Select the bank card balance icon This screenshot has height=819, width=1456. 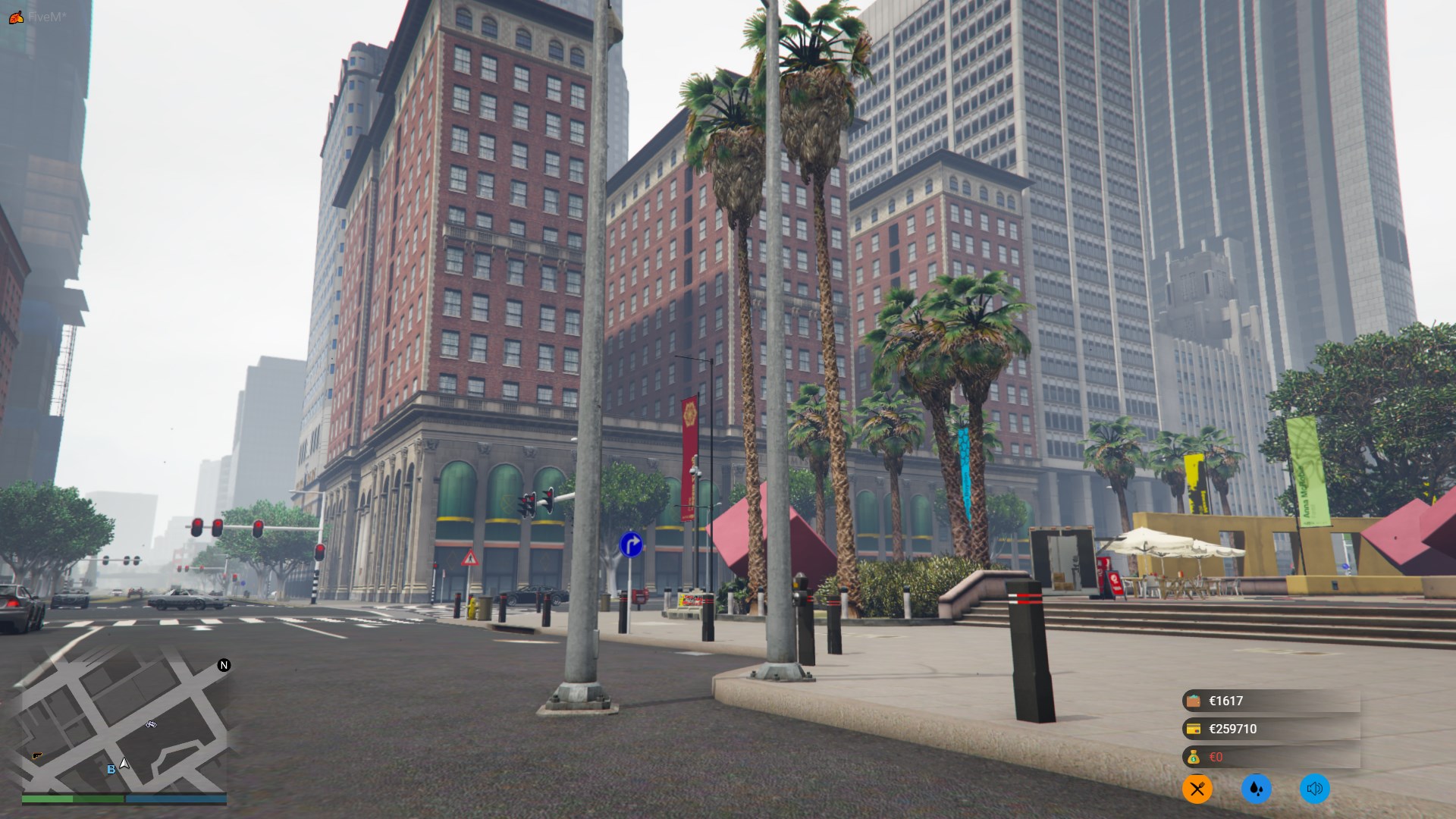pyautogui.click(x=1194, y=729)
